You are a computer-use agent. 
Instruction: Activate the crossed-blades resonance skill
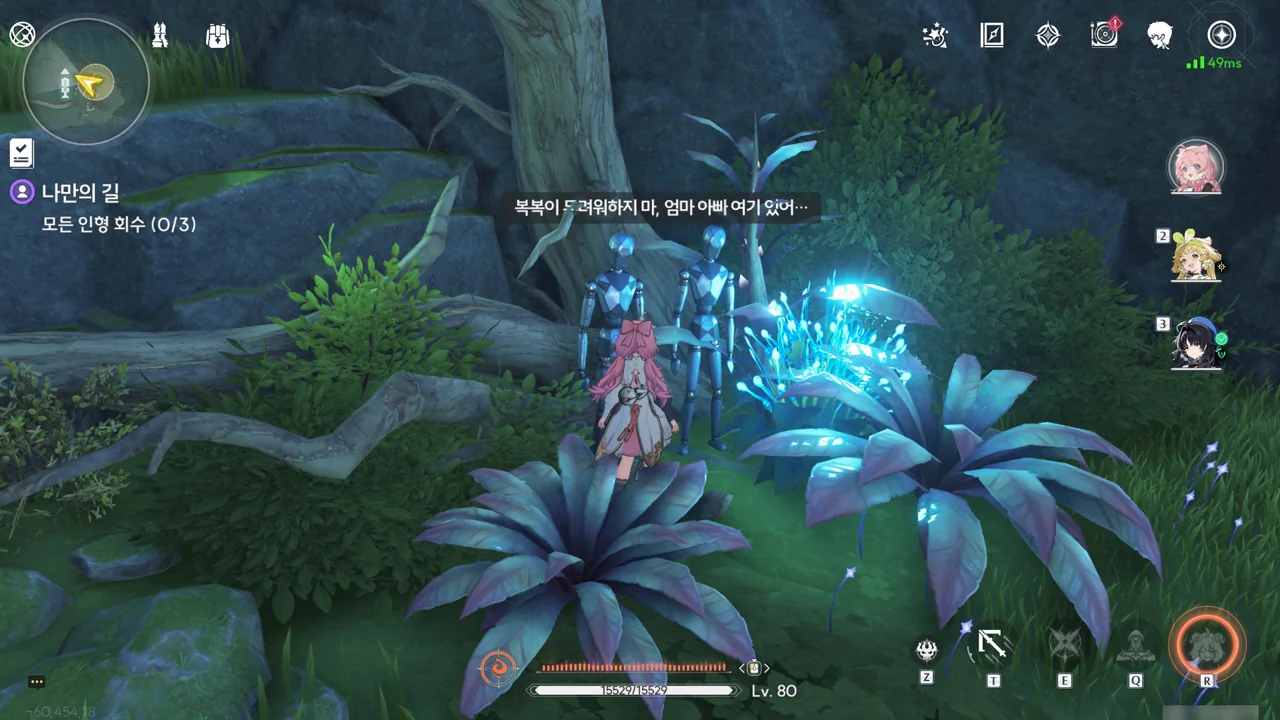pyautogui.click(x=1064, y=645)
